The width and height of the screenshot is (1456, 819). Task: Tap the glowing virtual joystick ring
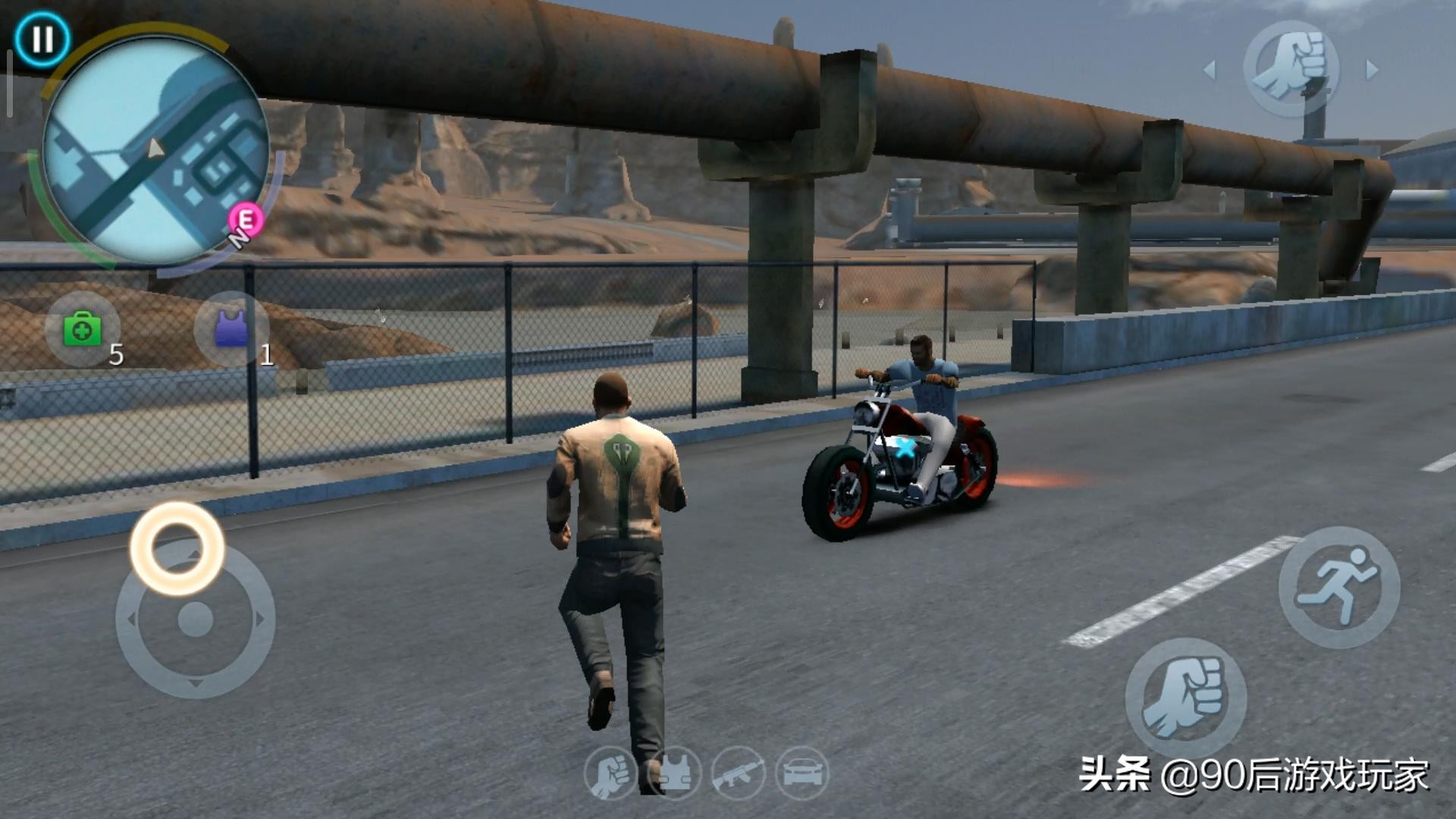pyautogui.click(x=177, y=548)
